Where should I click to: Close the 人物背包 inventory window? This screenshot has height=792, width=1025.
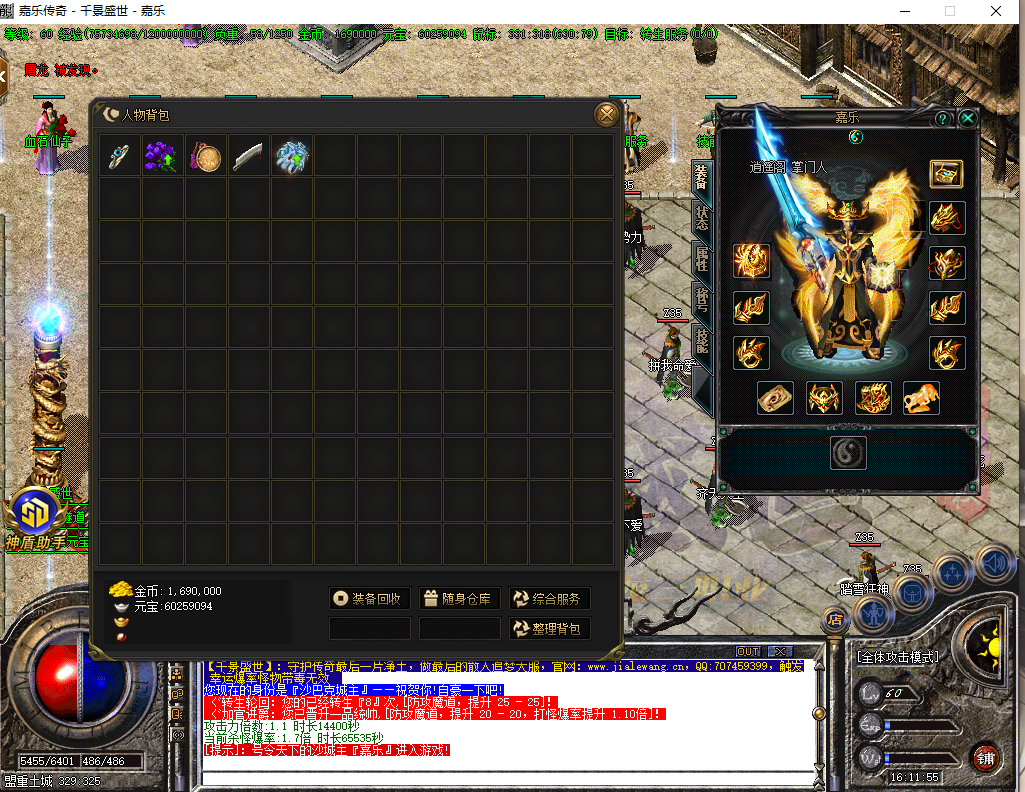click(x=606, y=115)
